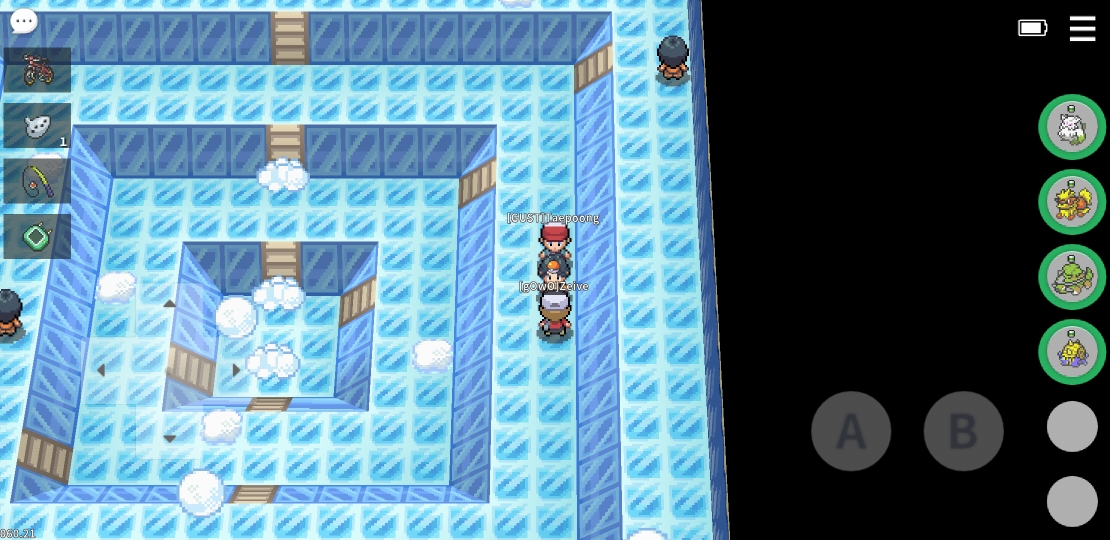Pick the green turtle party Pokémon

click(x=1072, y=277)
